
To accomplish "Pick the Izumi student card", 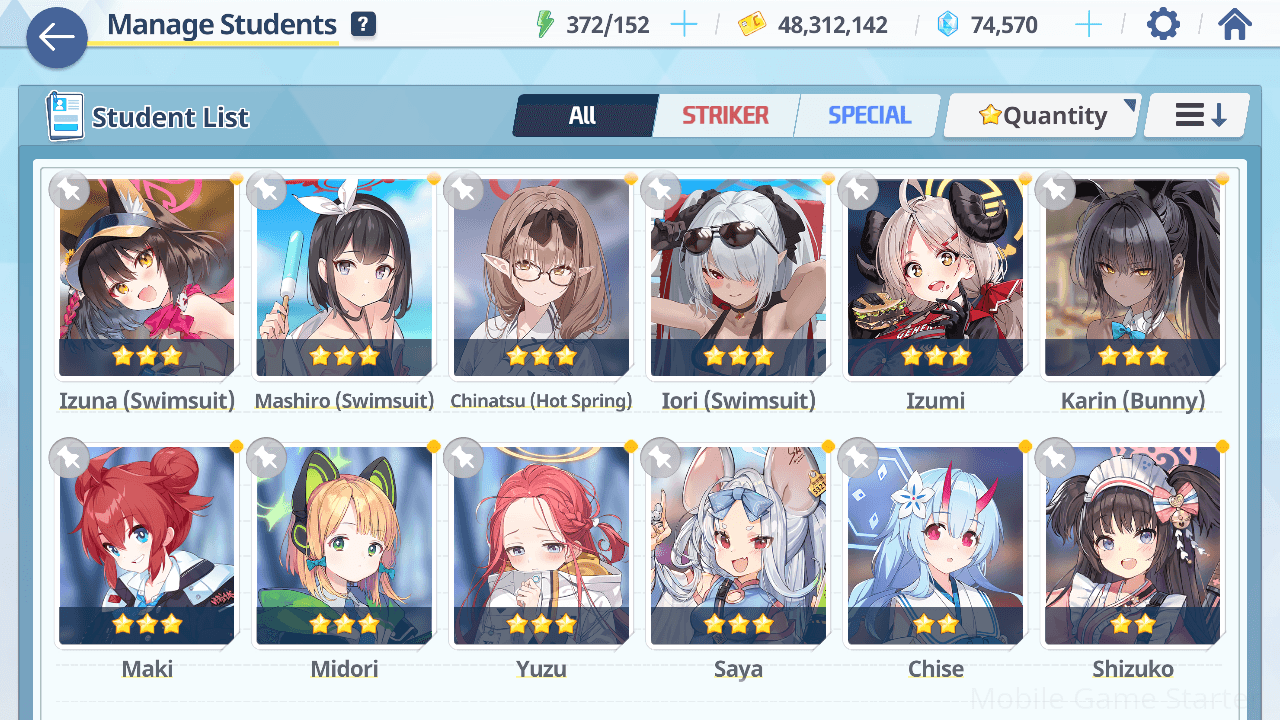I will (935, 278).
